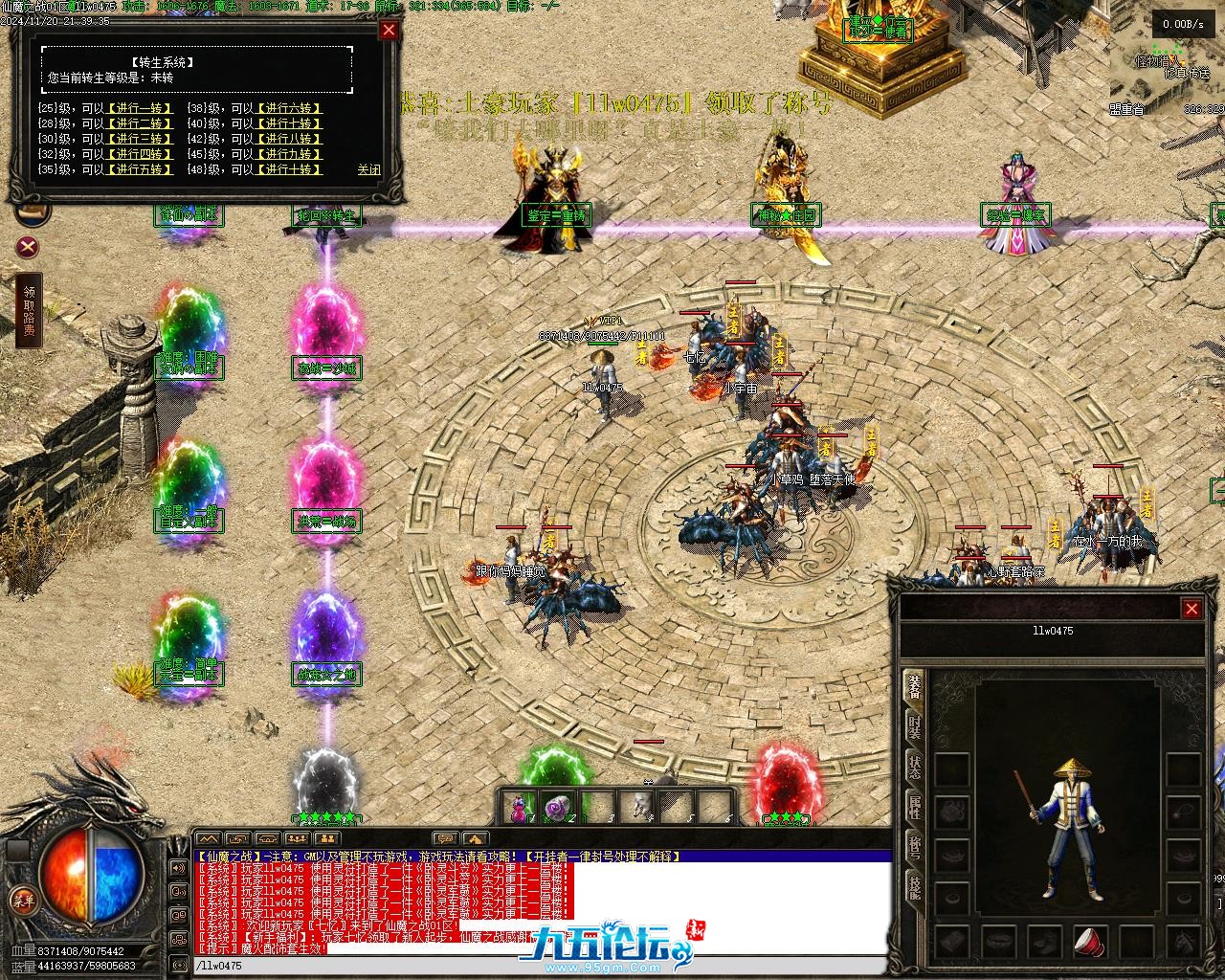This screenshot has width=1225, height=980.
Task: Use the purple scroll in hotbar slot 2
Action: point(557,808)
